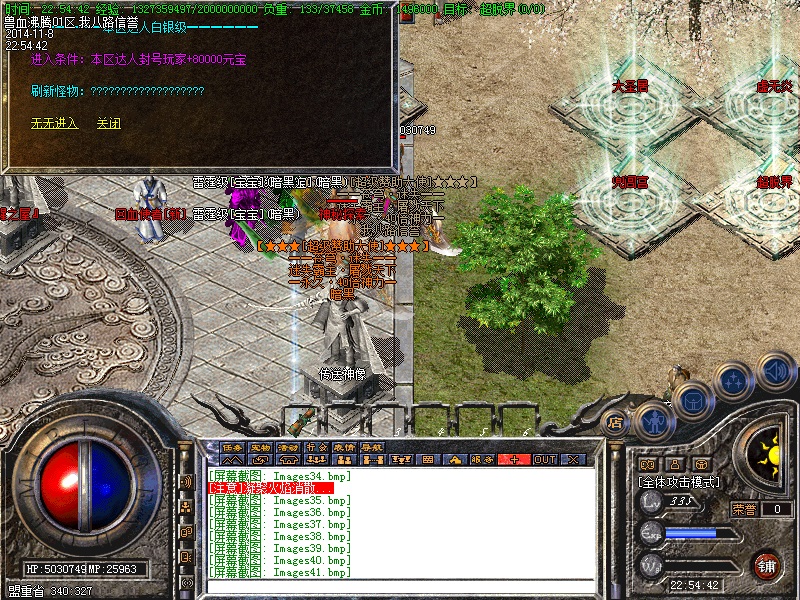
Task: Click the red plus button above chat
Action: pyautogui.click(x=515, y=459)
